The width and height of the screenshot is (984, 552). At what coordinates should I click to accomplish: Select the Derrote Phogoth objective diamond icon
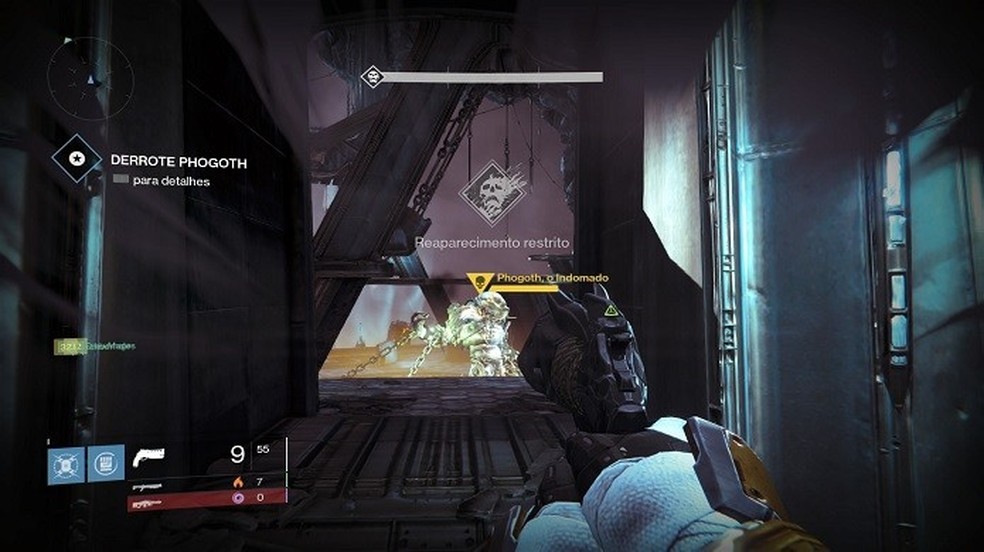(76, 158)
